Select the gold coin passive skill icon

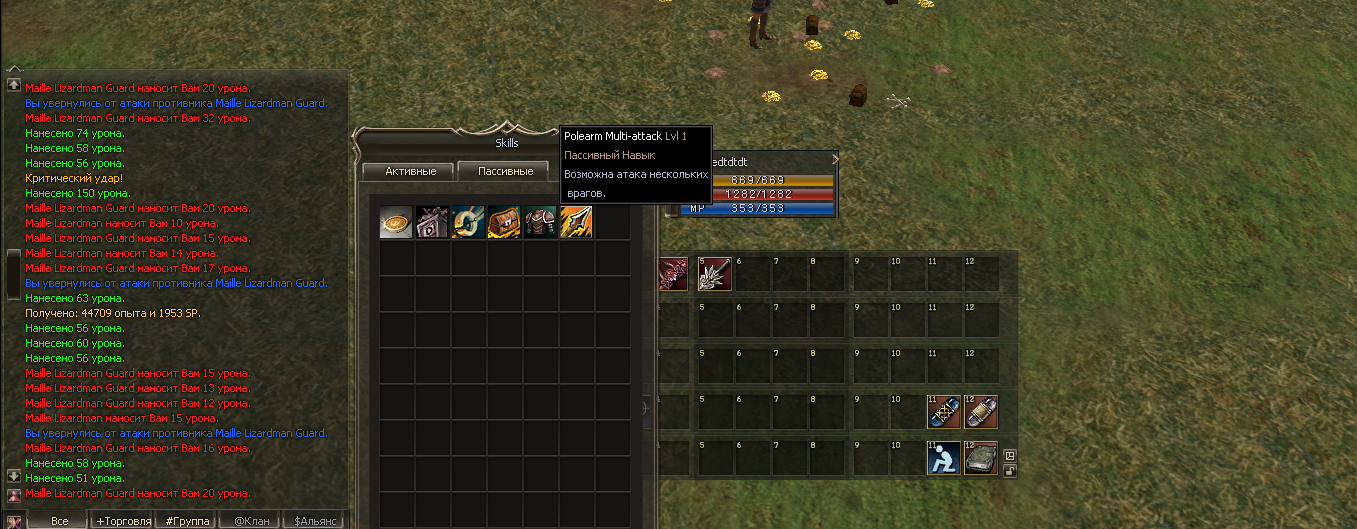click(396, 222)
